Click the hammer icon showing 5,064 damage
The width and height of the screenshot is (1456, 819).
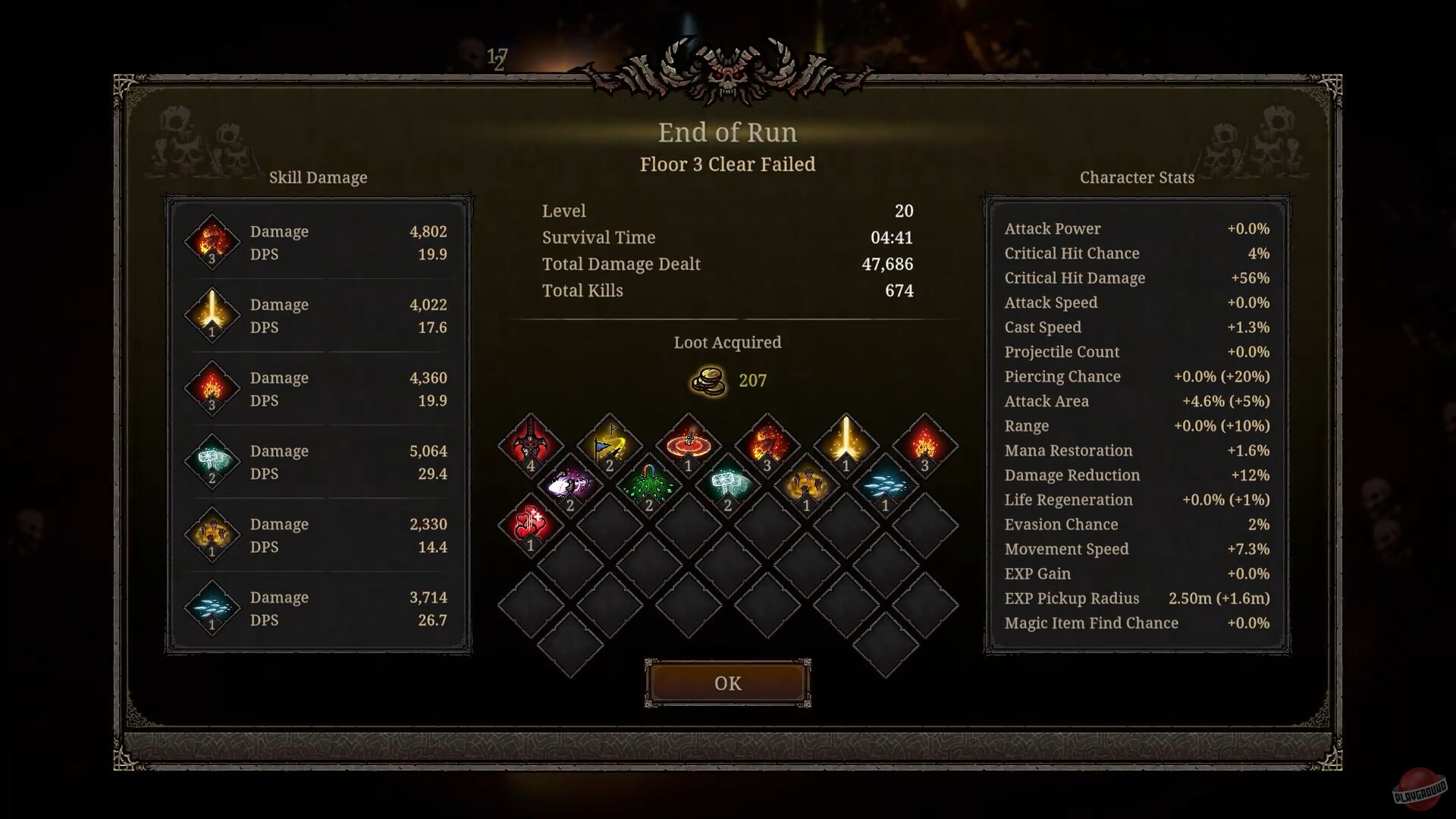click(212, 460)
